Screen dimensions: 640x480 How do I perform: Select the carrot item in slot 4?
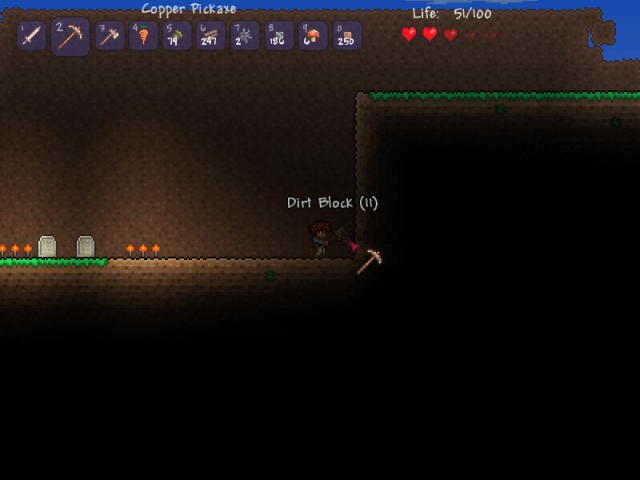tap(143, 36)
